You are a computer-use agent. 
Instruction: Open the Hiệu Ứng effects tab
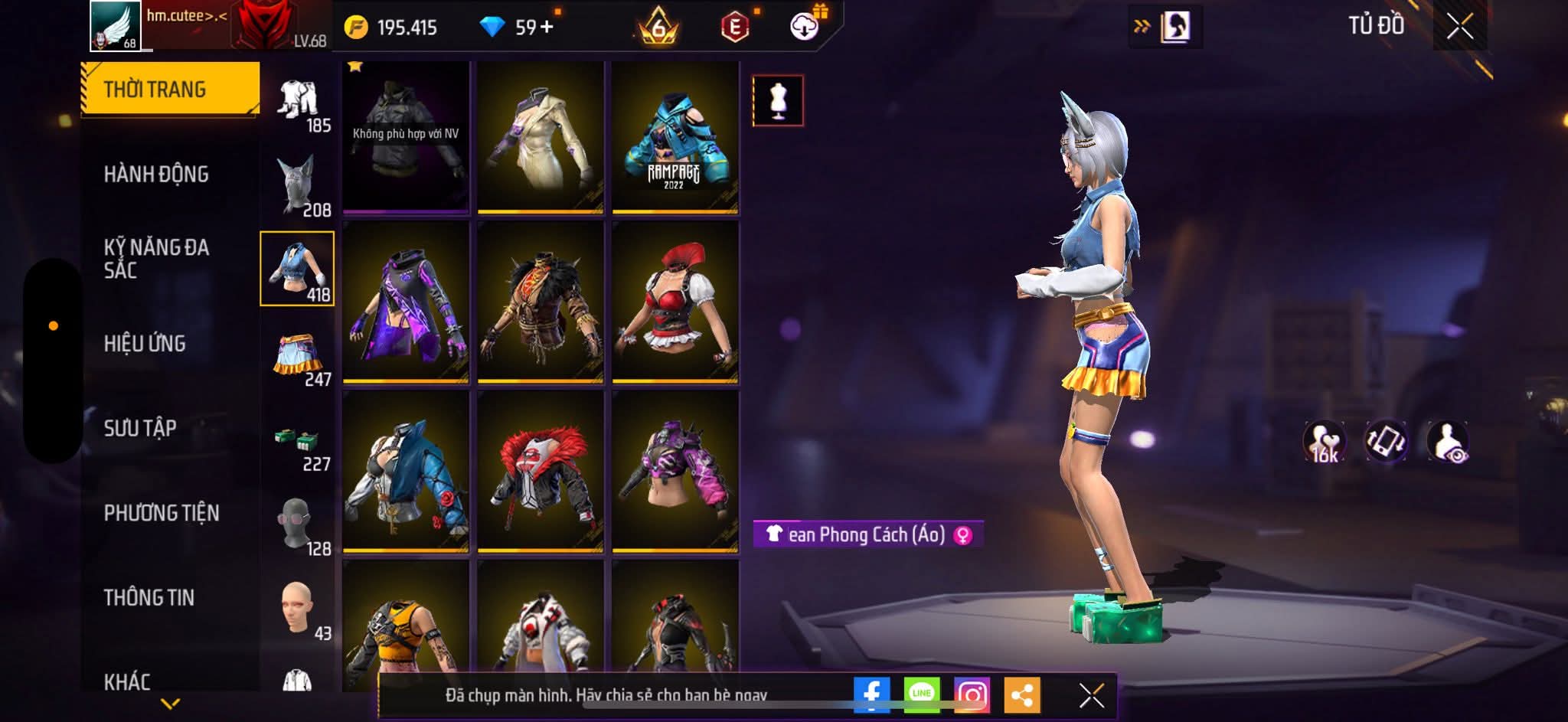click(x=145, y=344)
